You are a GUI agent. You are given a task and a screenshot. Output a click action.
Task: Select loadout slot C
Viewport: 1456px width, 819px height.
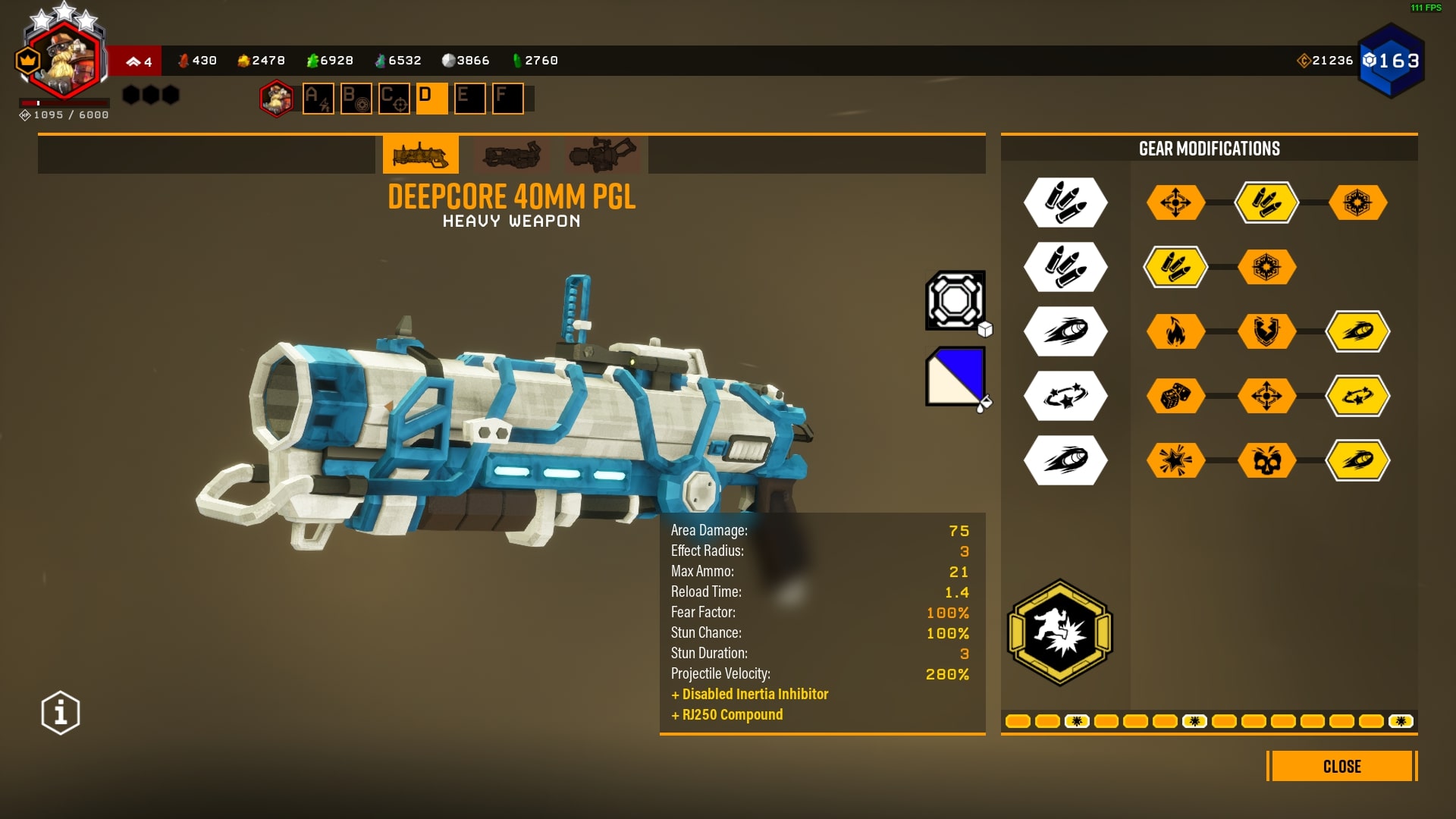[x=394, y=99]
